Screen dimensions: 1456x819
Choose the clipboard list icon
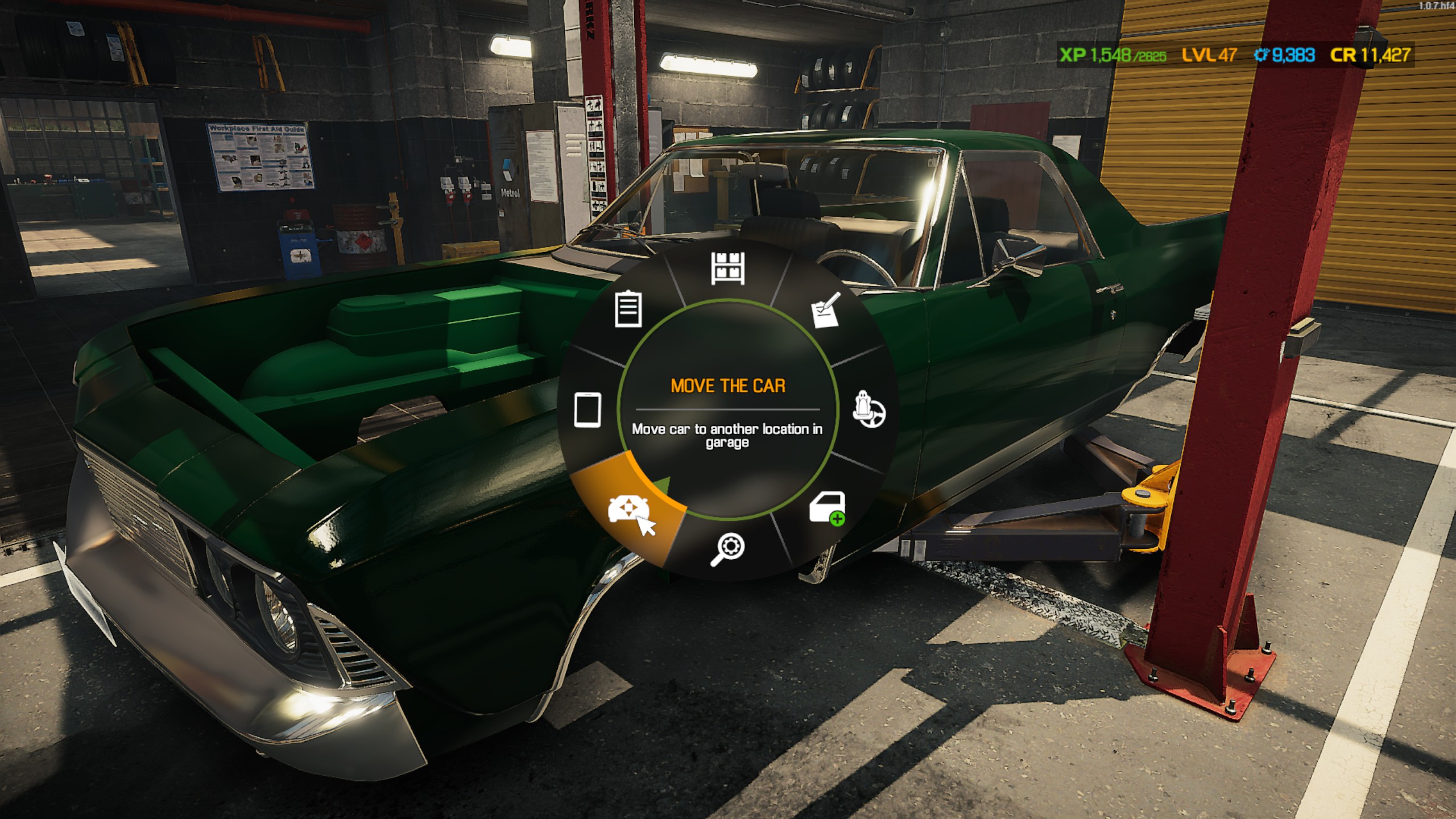click(628, 309)
